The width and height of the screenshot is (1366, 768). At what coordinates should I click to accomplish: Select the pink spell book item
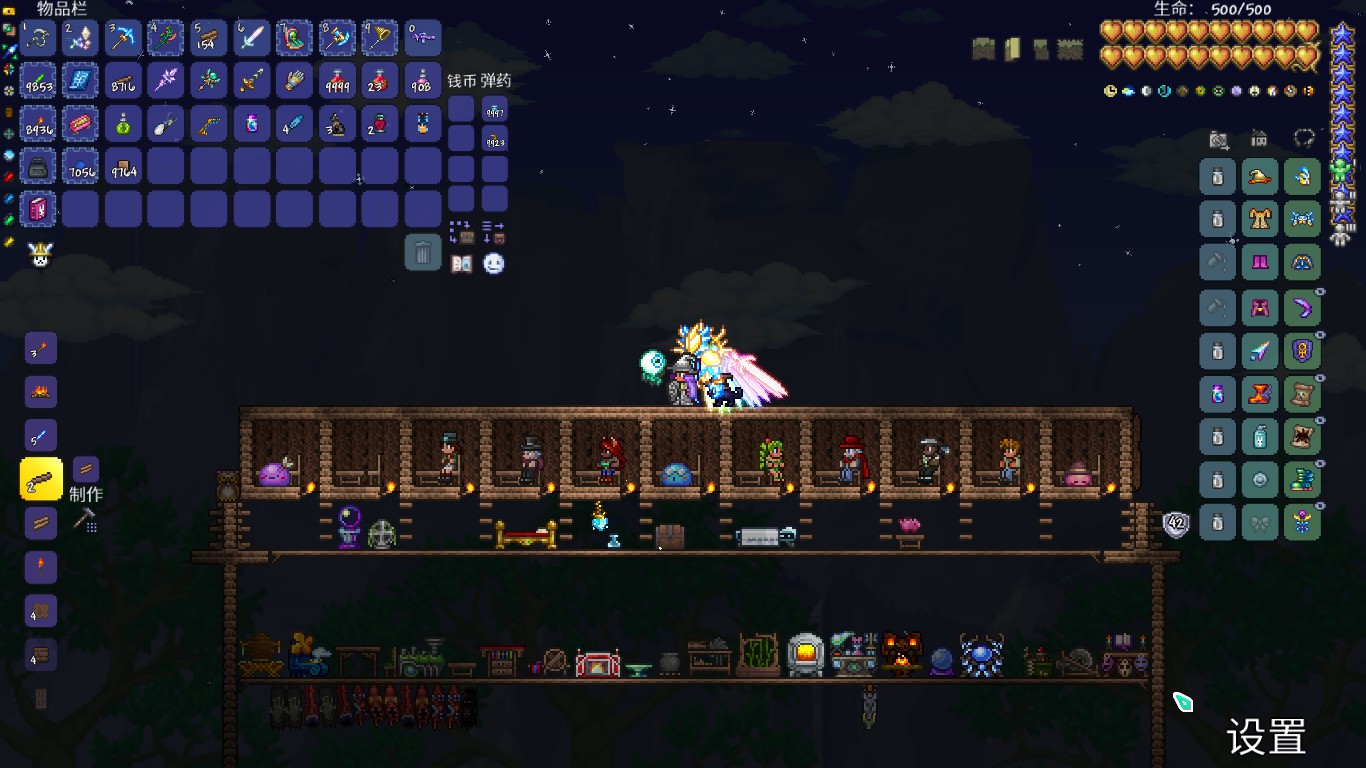pos(38,209)
